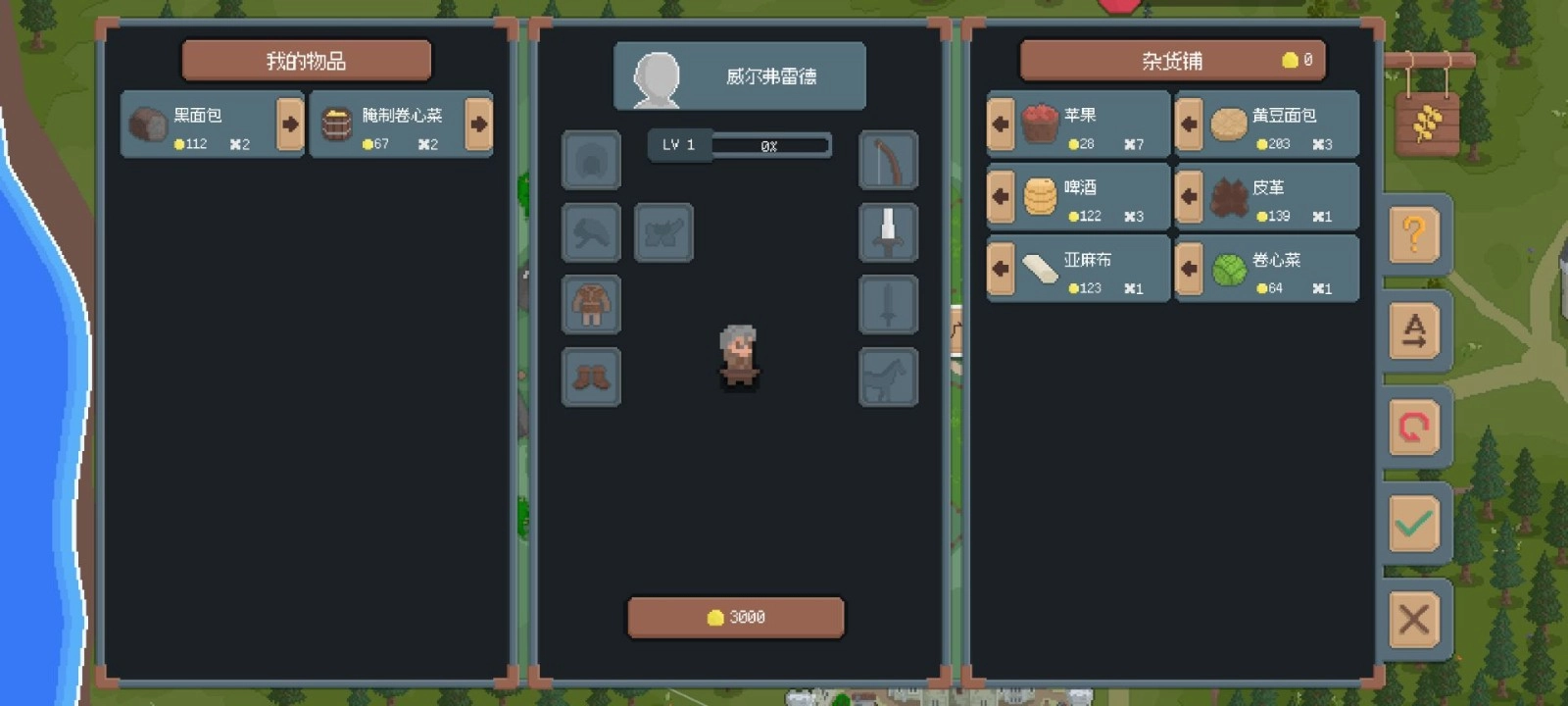The height and width of the screenshot is (706, 1568).
Task: Select the boots equipment slot
Action: (x=590, y=377)
